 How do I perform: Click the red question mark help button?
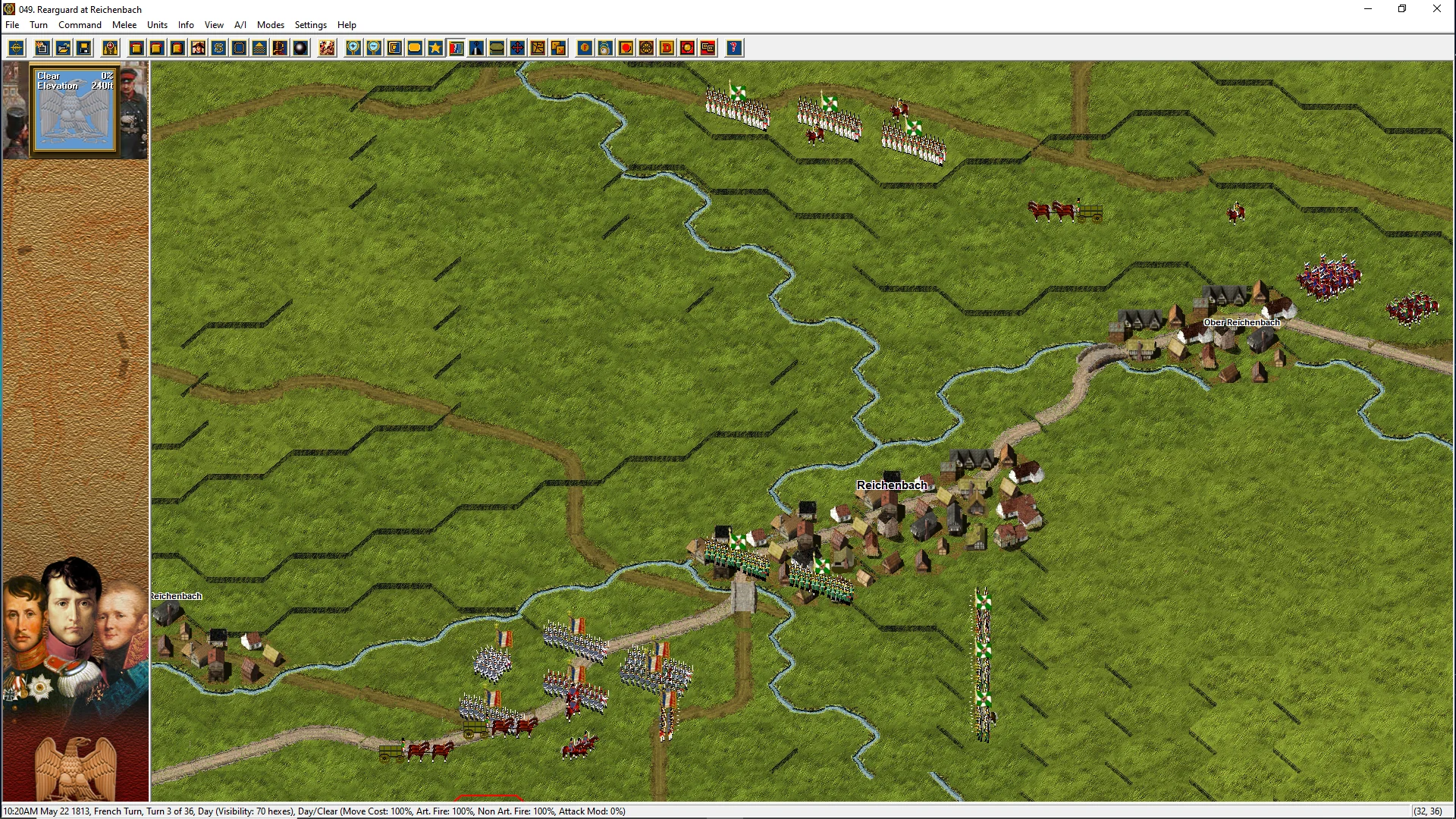(x=733, y=49)
